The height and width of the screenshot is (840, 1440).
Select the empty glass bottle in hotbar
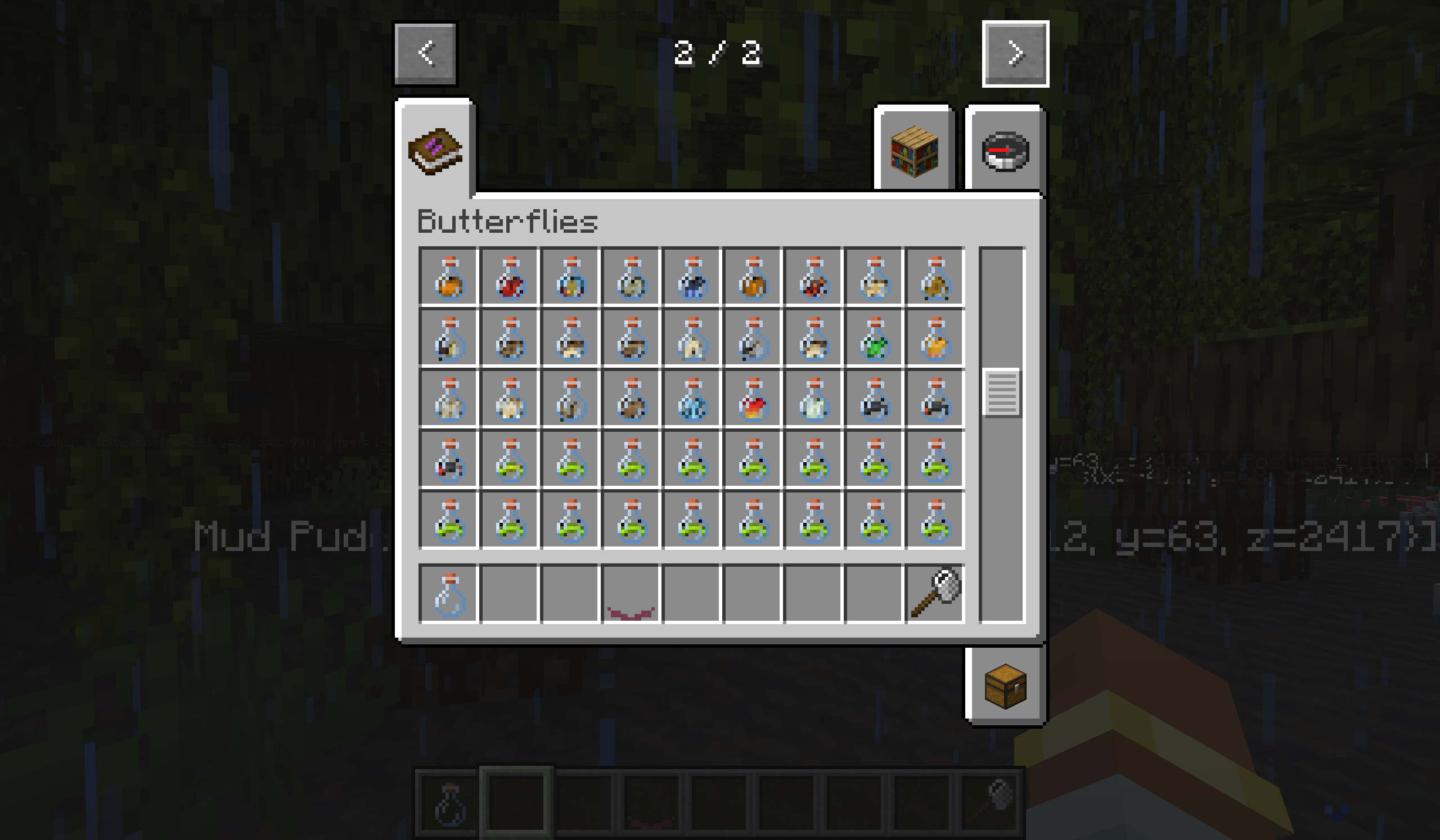click(x=449, y=594)
